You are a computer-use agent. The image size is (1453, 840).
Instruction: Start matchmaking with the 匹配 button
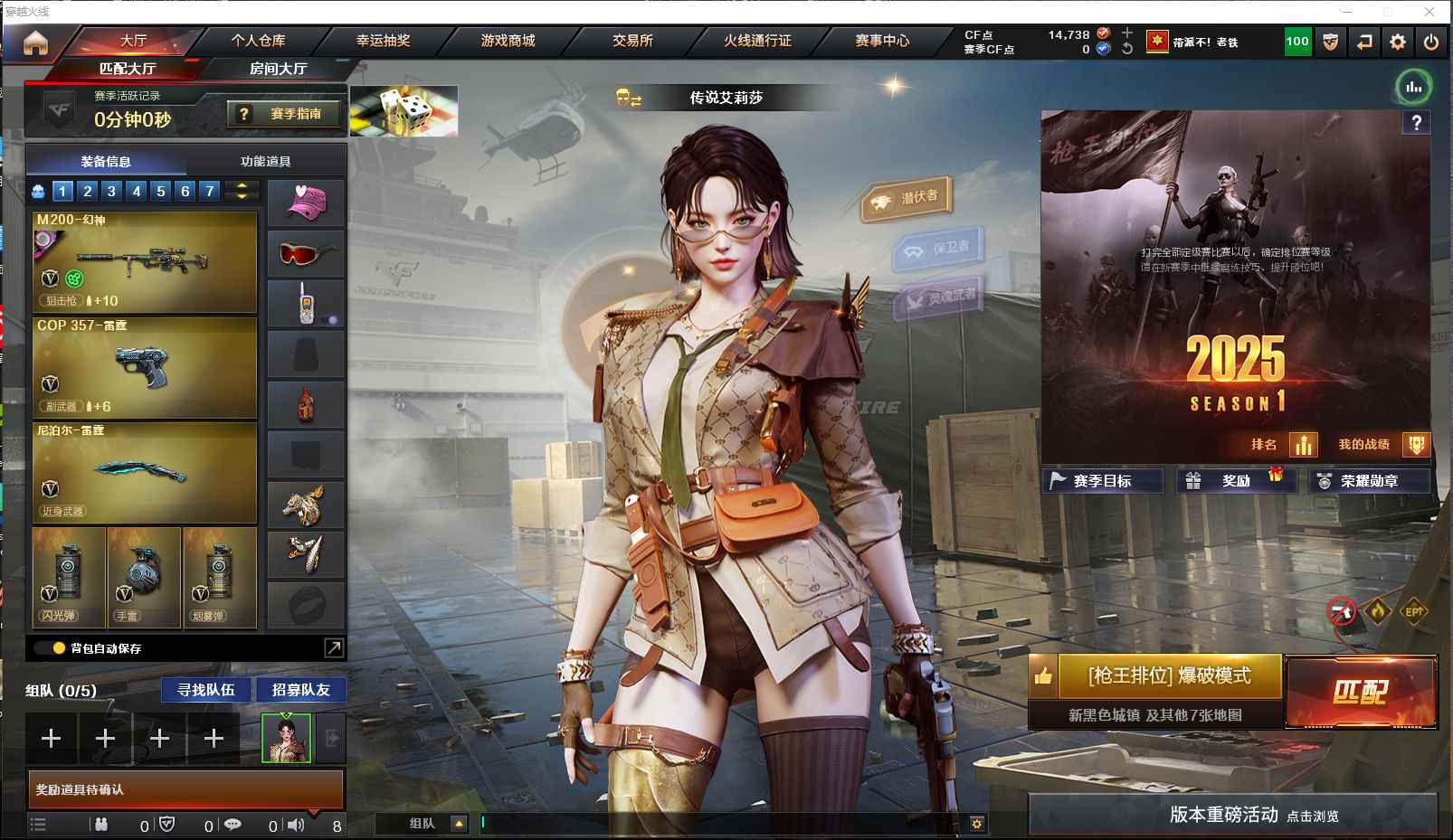(1360, 692)
